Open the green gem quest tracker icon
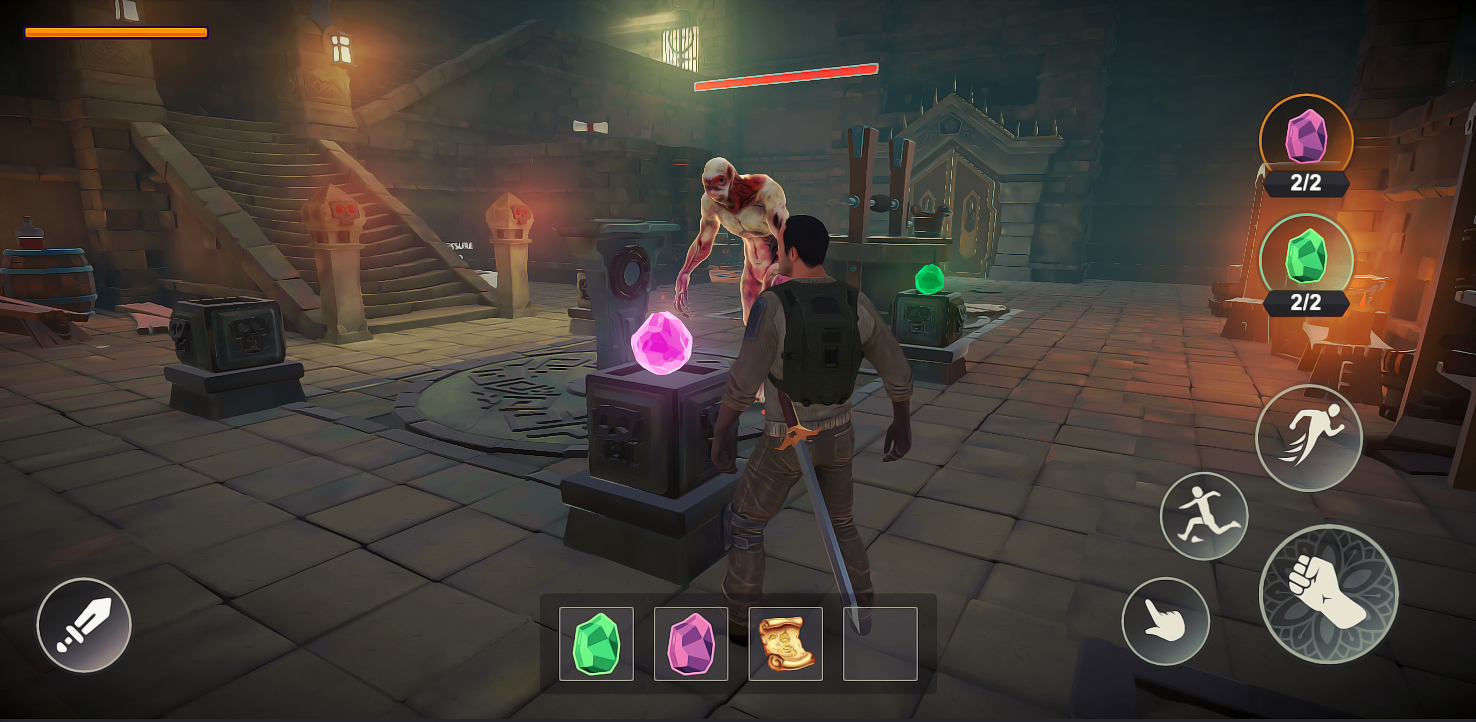This screenshot has height=722, width=1476. (x=1305, y=260)
